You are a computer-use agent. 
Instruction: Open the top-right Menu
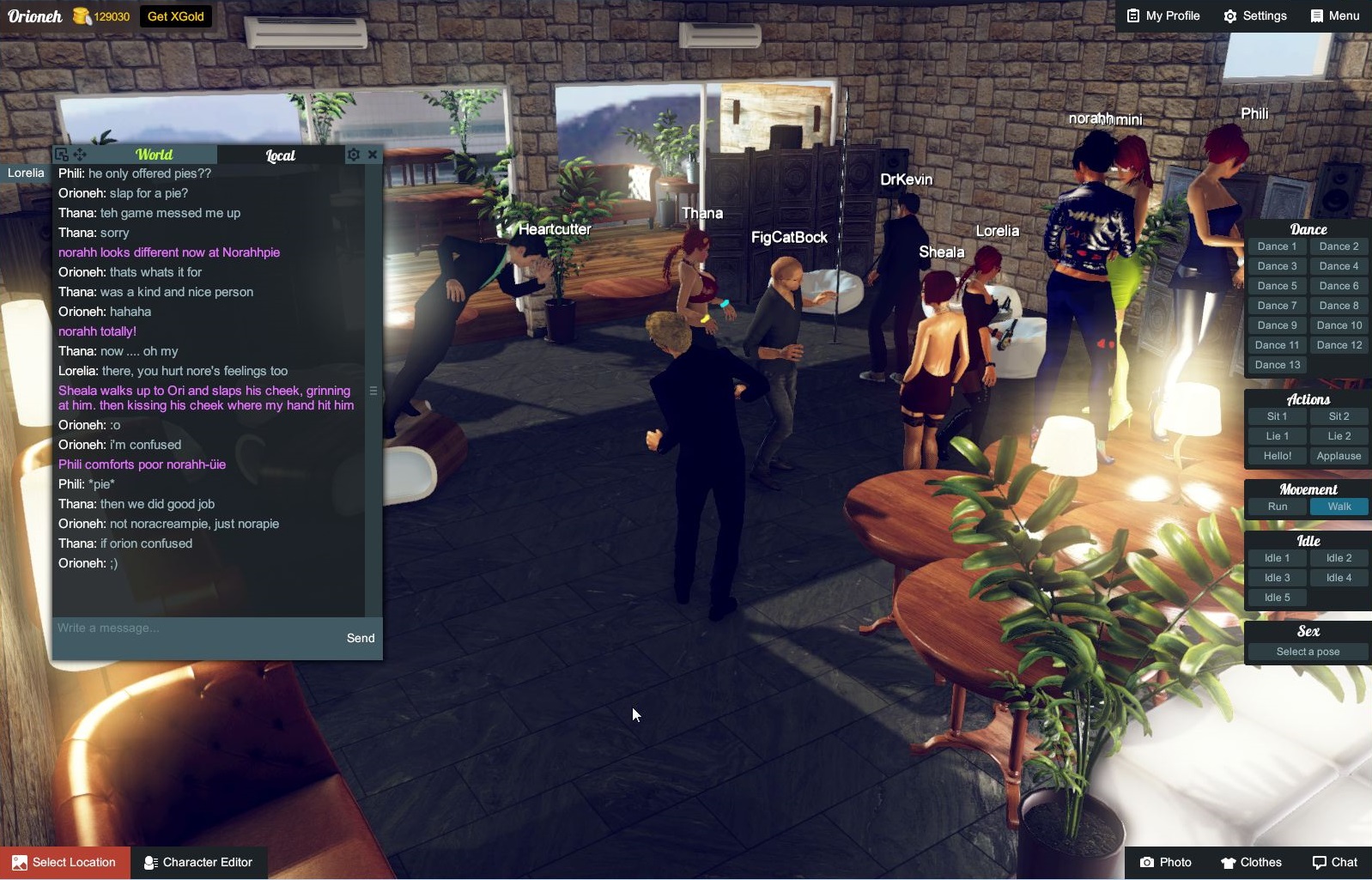pyautogui.click(x=1335, y=16)
